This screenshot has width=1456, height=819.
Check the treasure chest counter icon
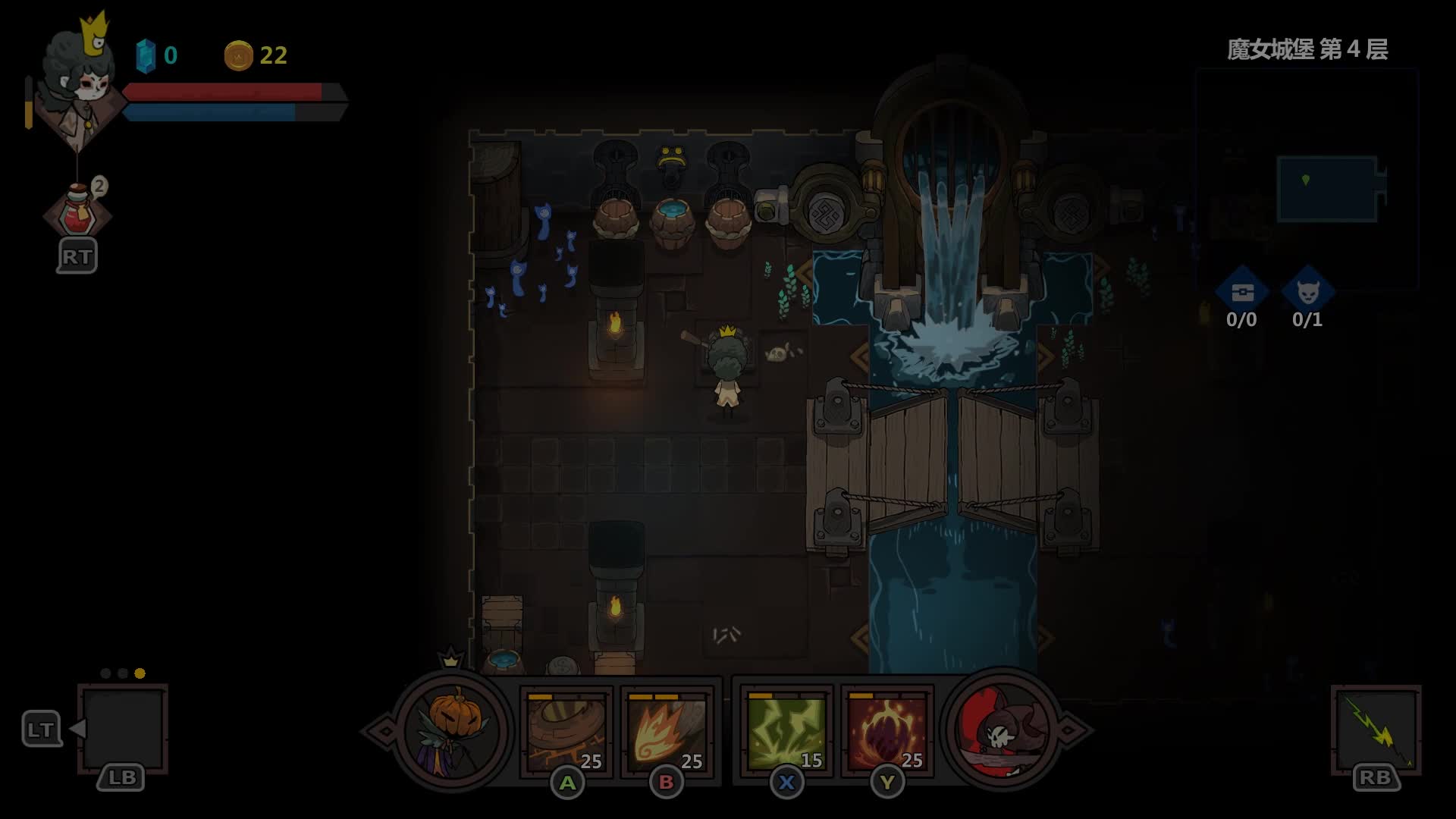pos(1241,292)
